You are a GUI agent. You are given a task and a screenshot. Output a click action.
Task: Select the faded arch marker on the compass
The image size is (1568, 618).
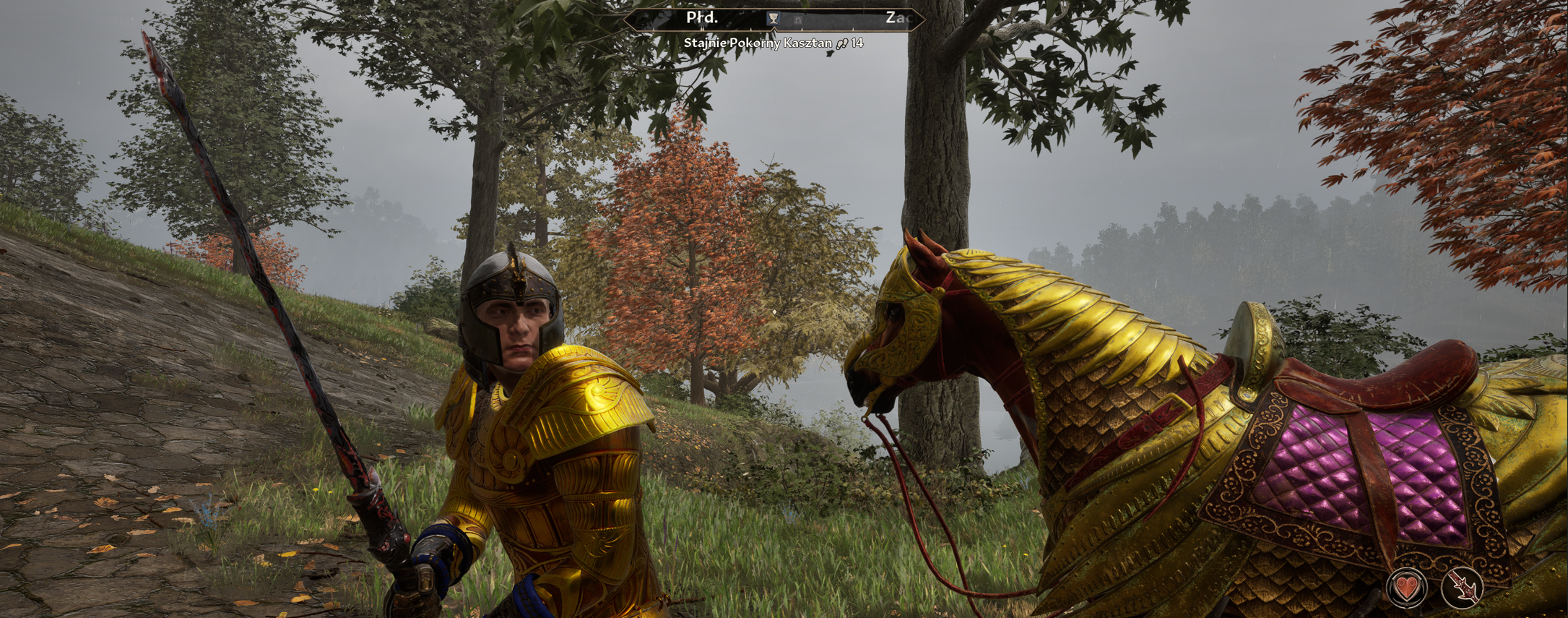(x=797, y=20)
